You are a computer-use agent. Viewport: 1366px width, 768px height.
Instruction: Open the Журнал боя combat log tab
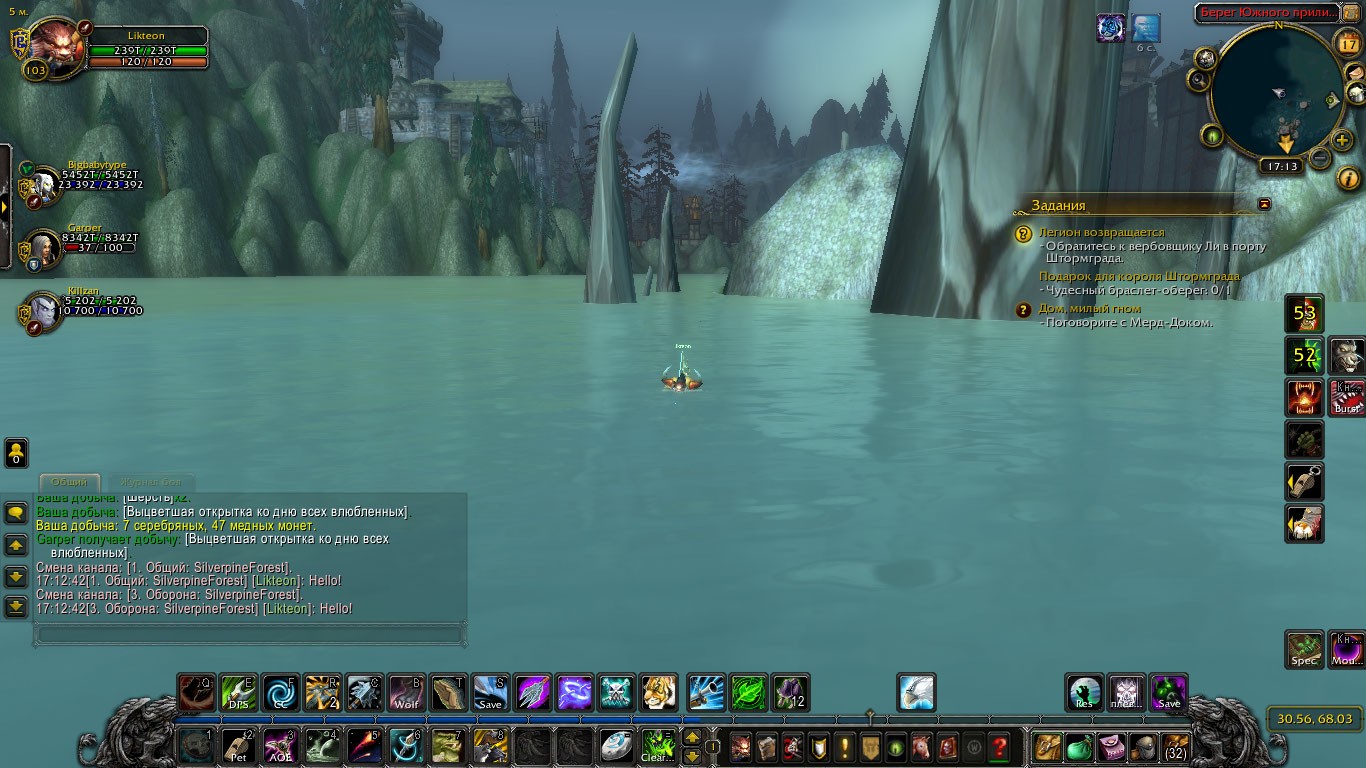[151, 482]
